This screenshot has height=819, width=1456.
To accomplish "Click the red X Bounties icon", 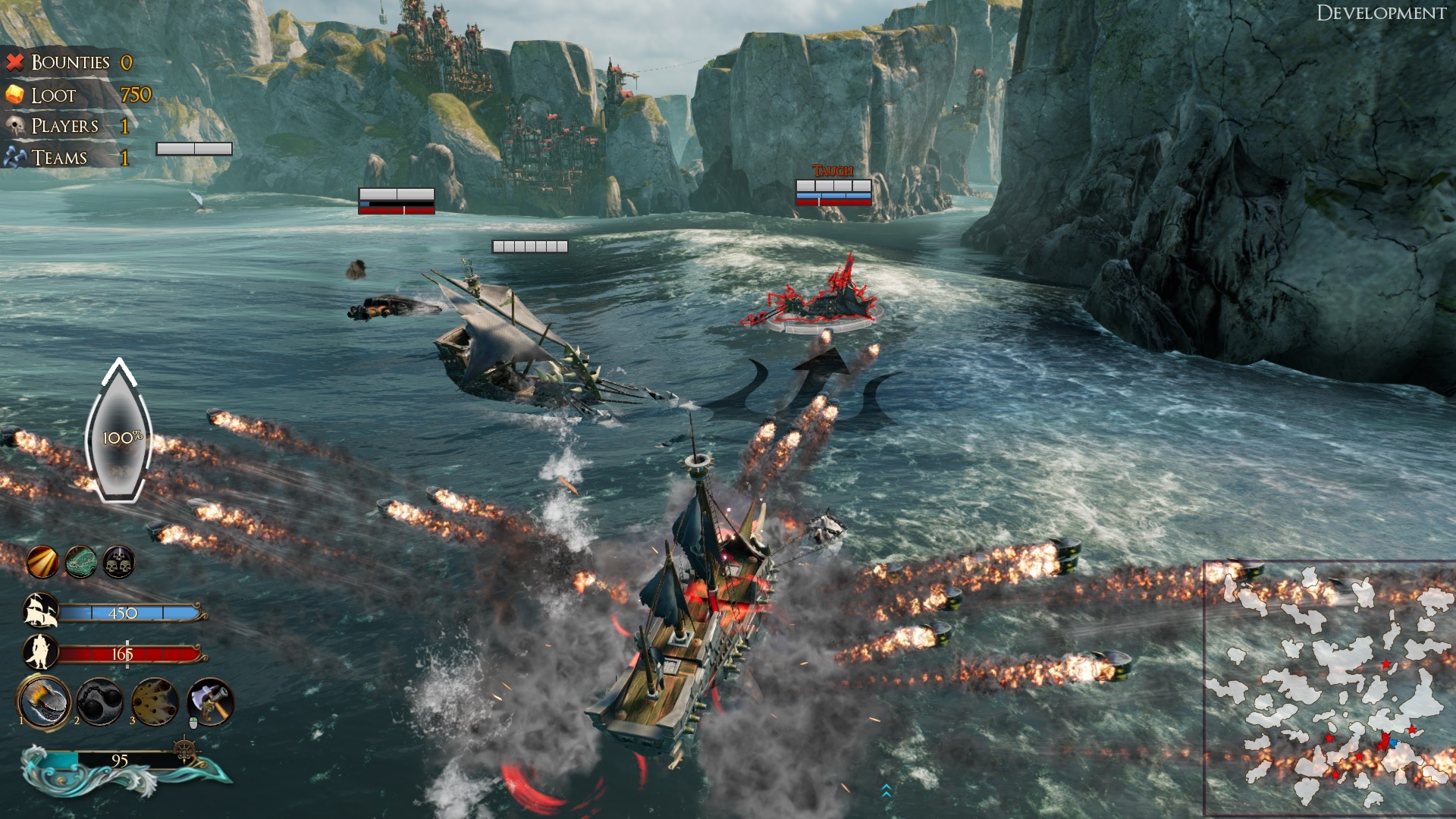I will click(14, 62).
